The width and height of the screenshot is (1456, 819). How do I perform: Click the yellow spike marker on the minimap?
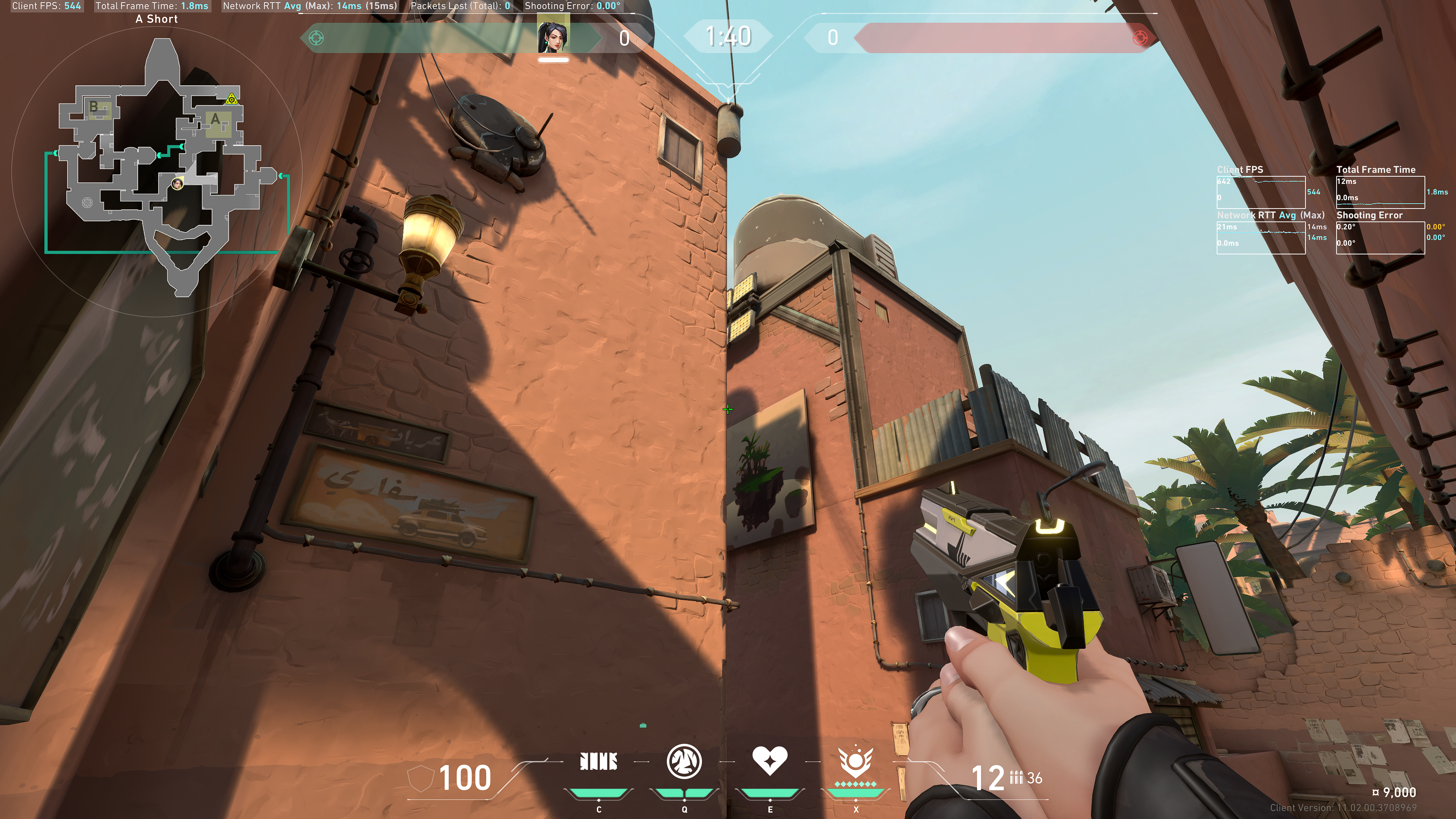point(231,99)
